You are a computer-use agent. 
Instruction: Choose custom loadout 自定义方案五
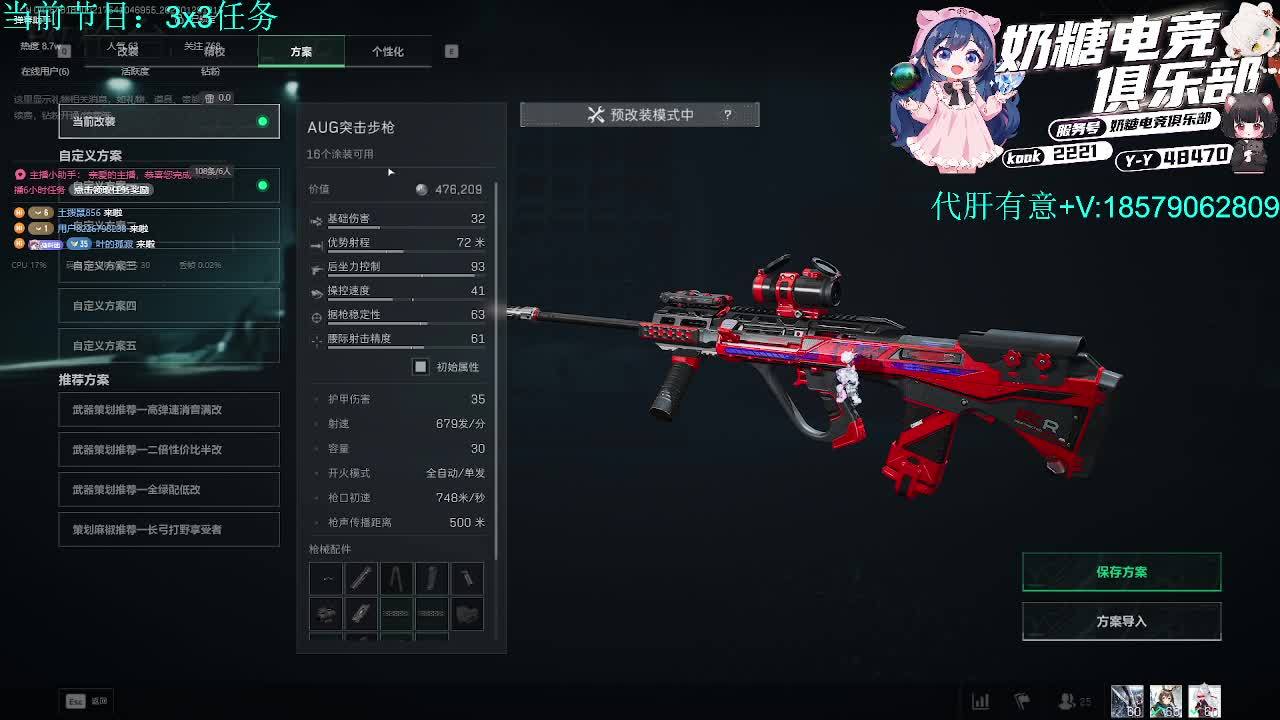(168, 346)
